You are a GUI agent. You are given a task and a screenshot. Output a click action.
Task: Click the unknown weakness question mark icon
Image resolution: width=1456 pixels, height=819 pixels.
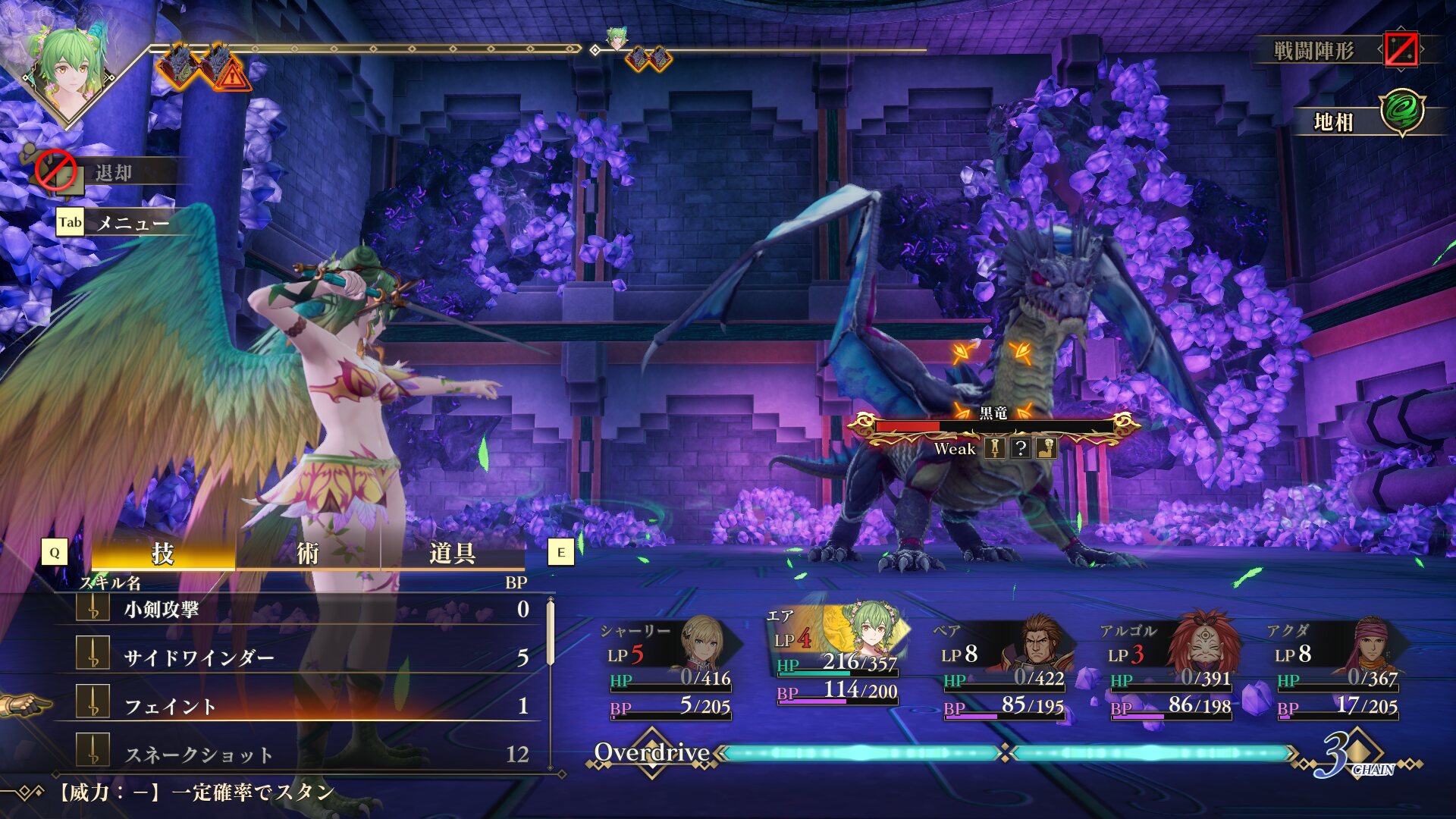(x=1021, y=448)
